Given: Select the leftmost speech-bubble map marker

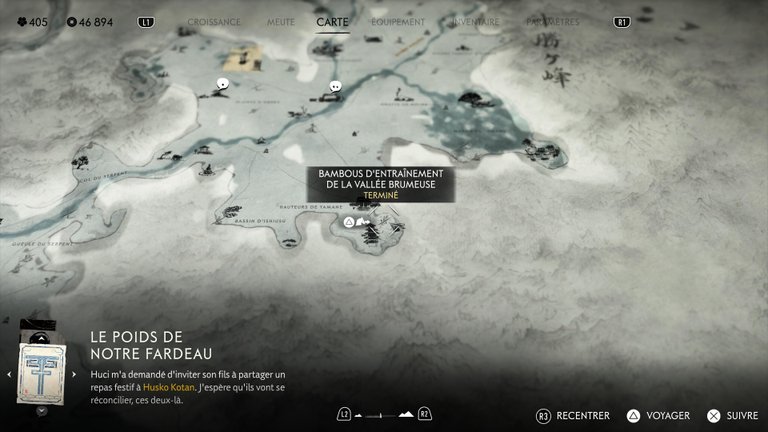Looking at the screenshot, I should (x=223, y=86).
